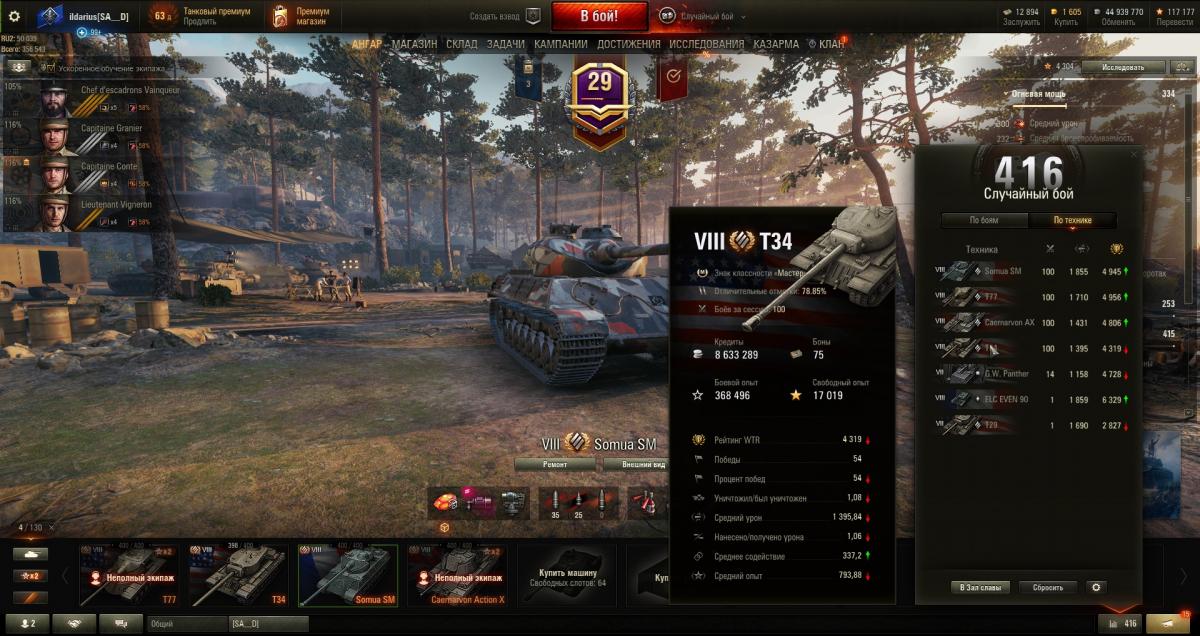Image resolution: width=1200 pixels, height=636 pixels.
Task: Click the Ремонт button
Action: (x=556, y=465)
